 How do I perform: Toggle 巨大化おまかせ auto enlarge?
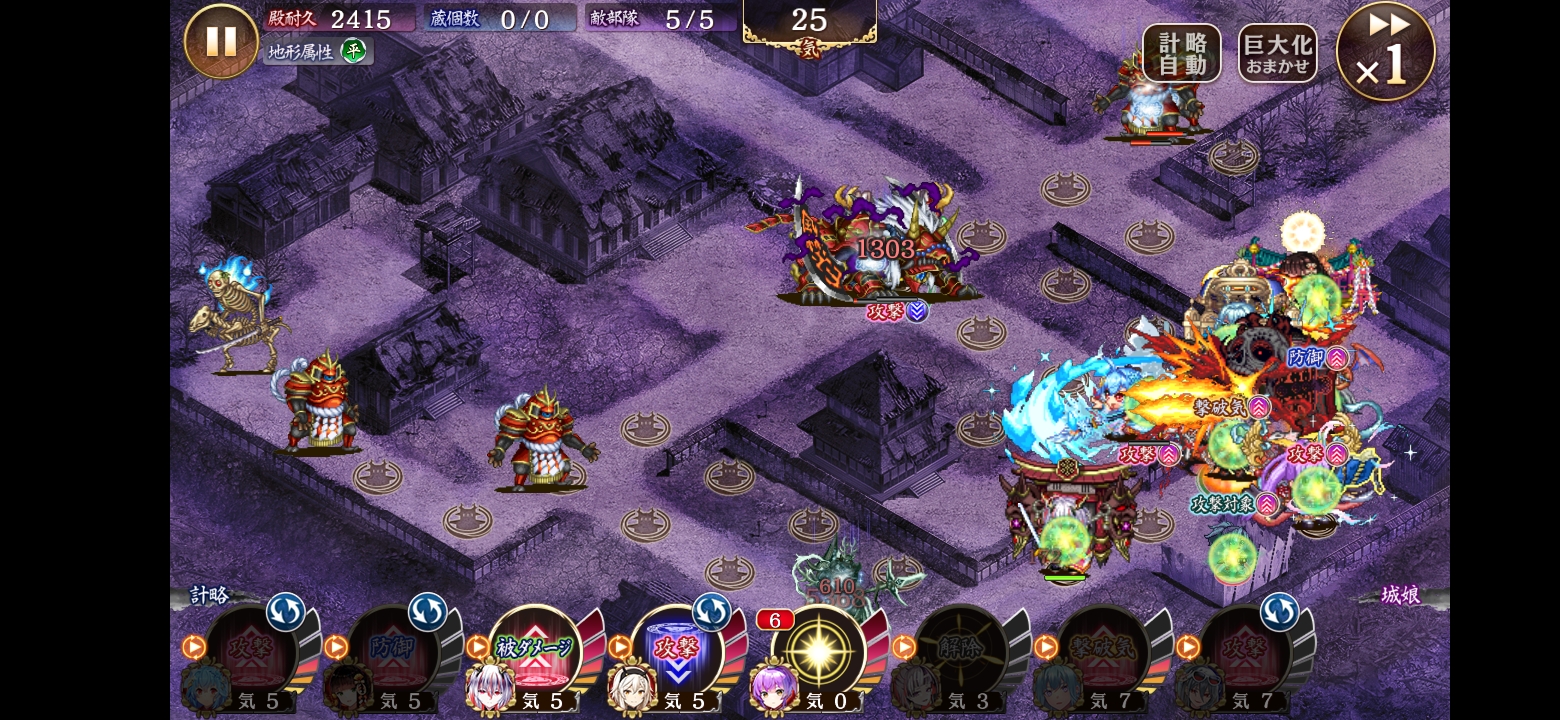1277,53
